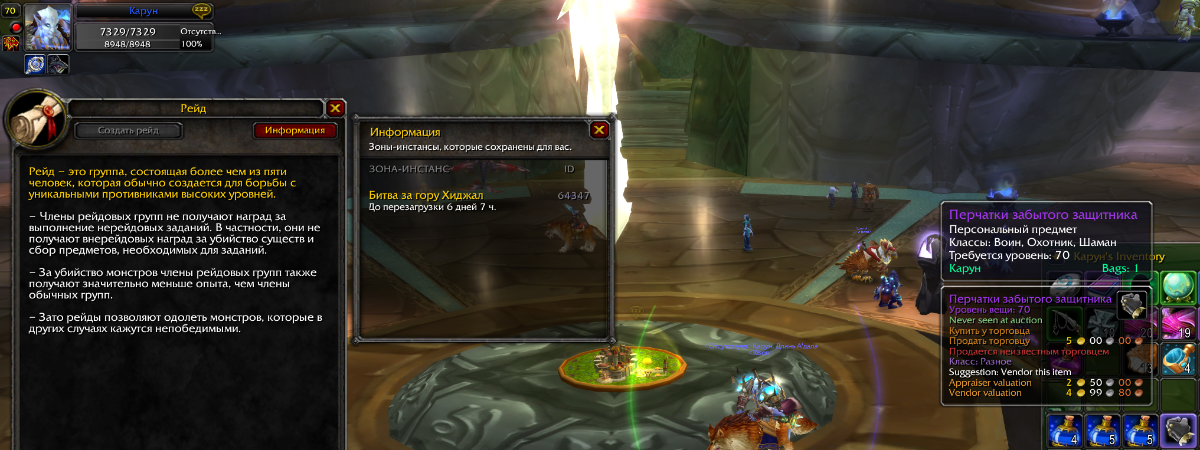Click the green orb bag item

(1177, 286)
